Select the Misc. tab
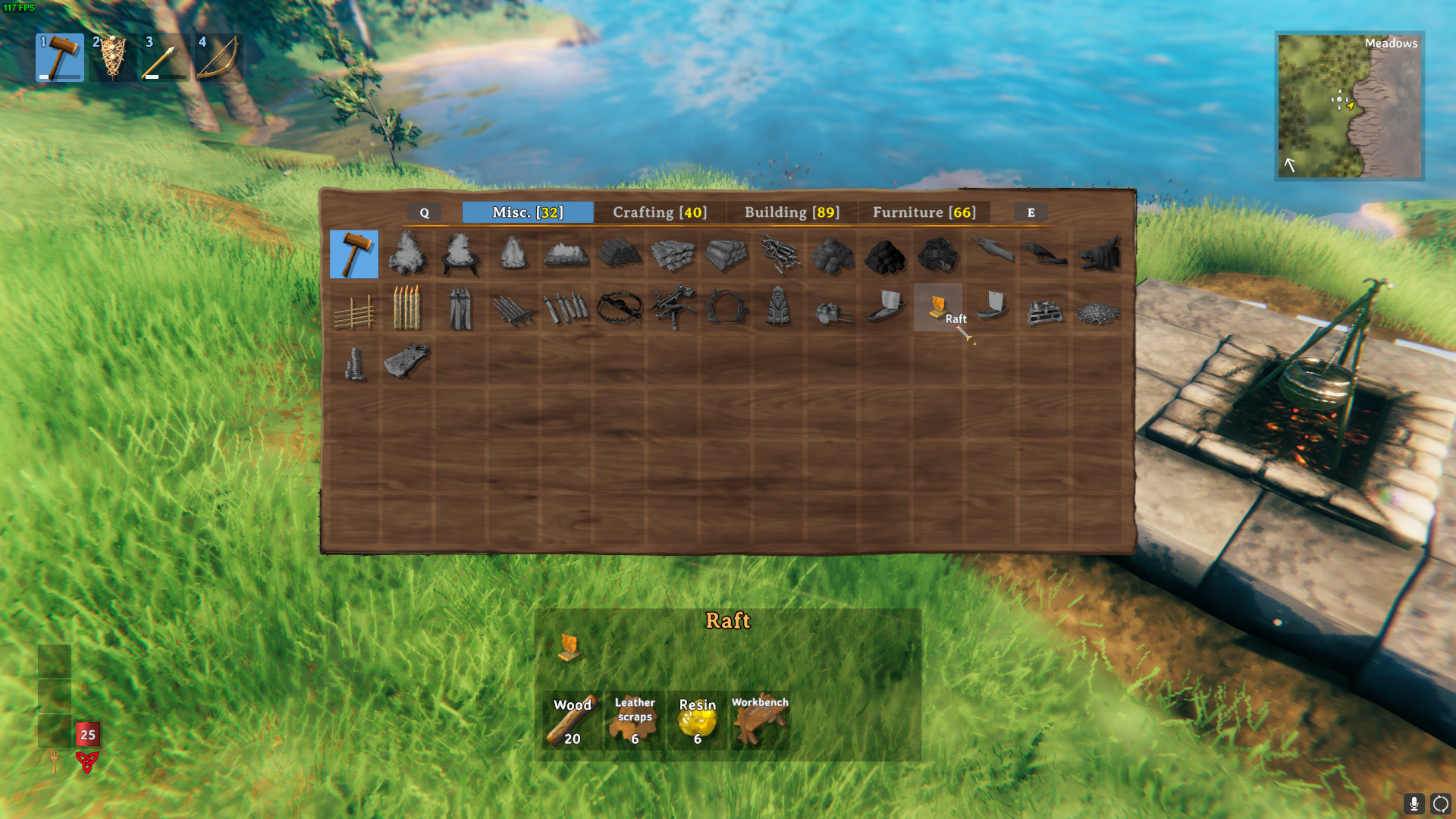This screenshot has height=819, width=1456. pos(528,212)
